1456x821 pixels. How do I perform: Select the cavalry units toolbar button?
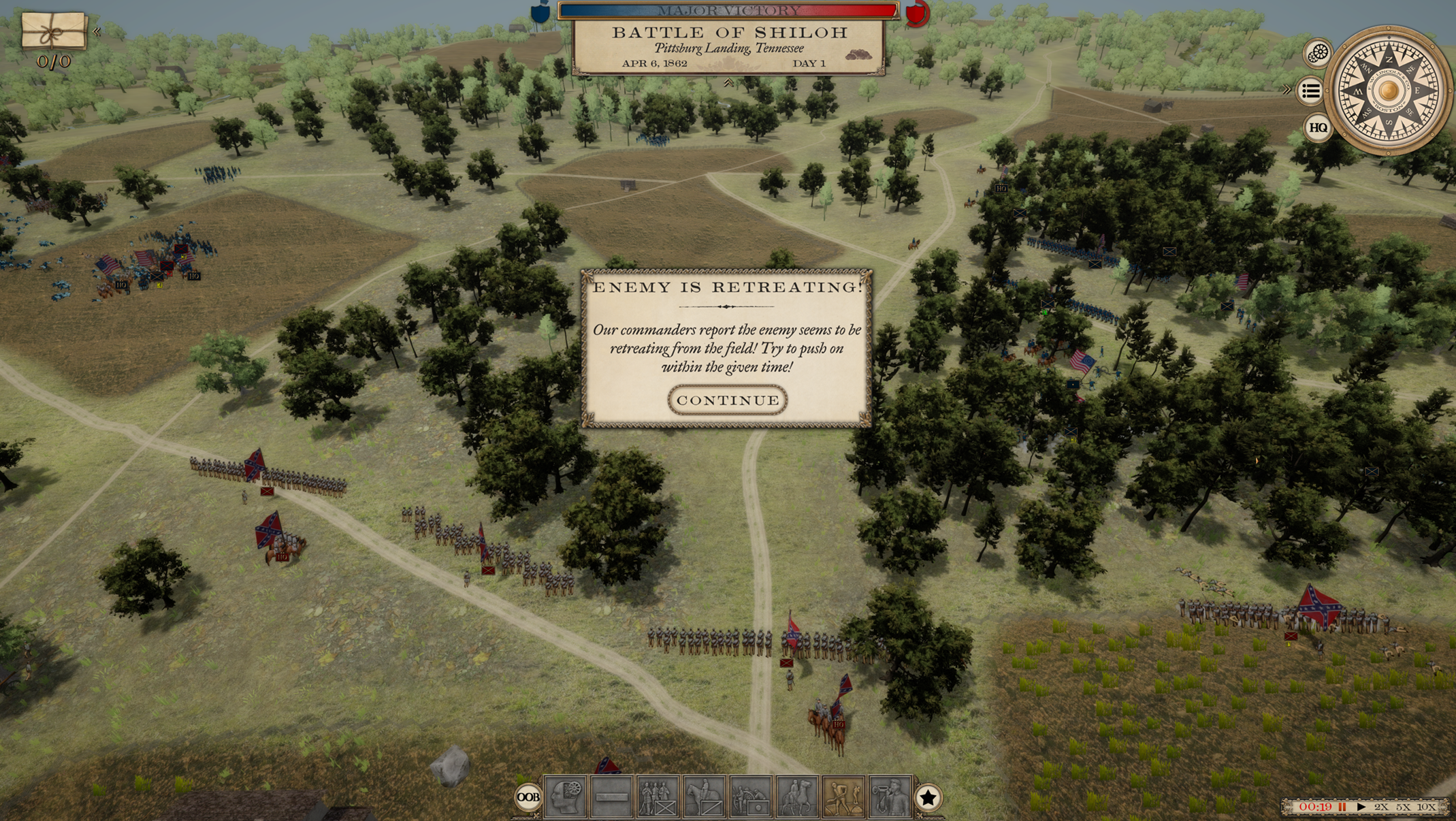point(704,796)
